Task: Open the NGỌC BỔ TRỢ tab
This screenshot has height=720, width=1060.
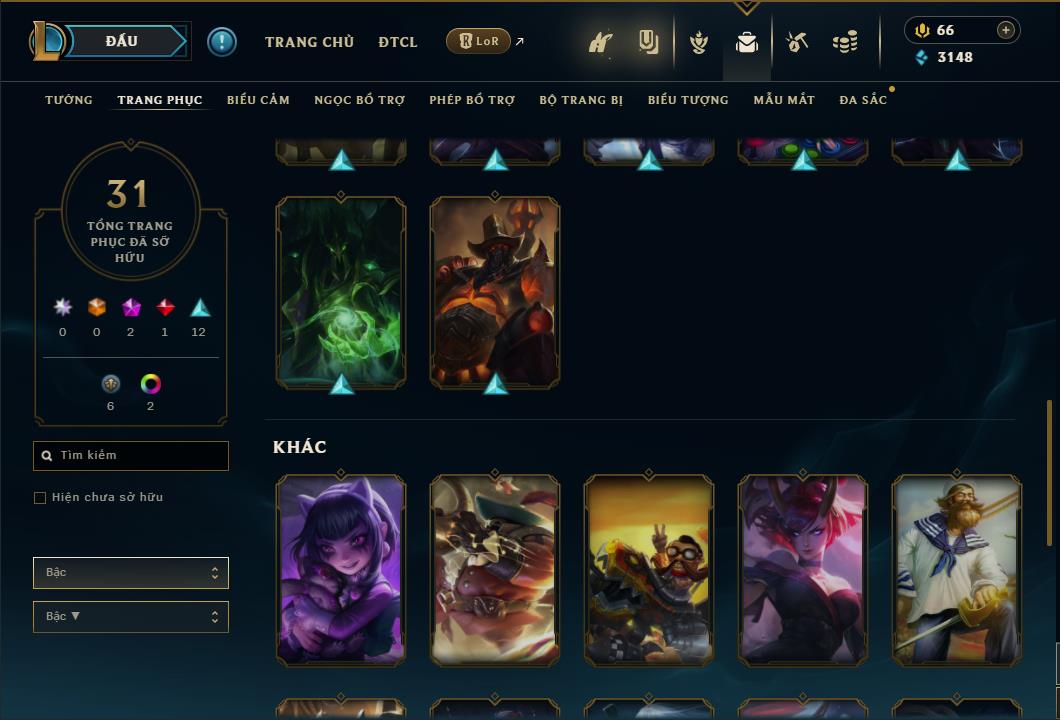Action: click(359, 100)
